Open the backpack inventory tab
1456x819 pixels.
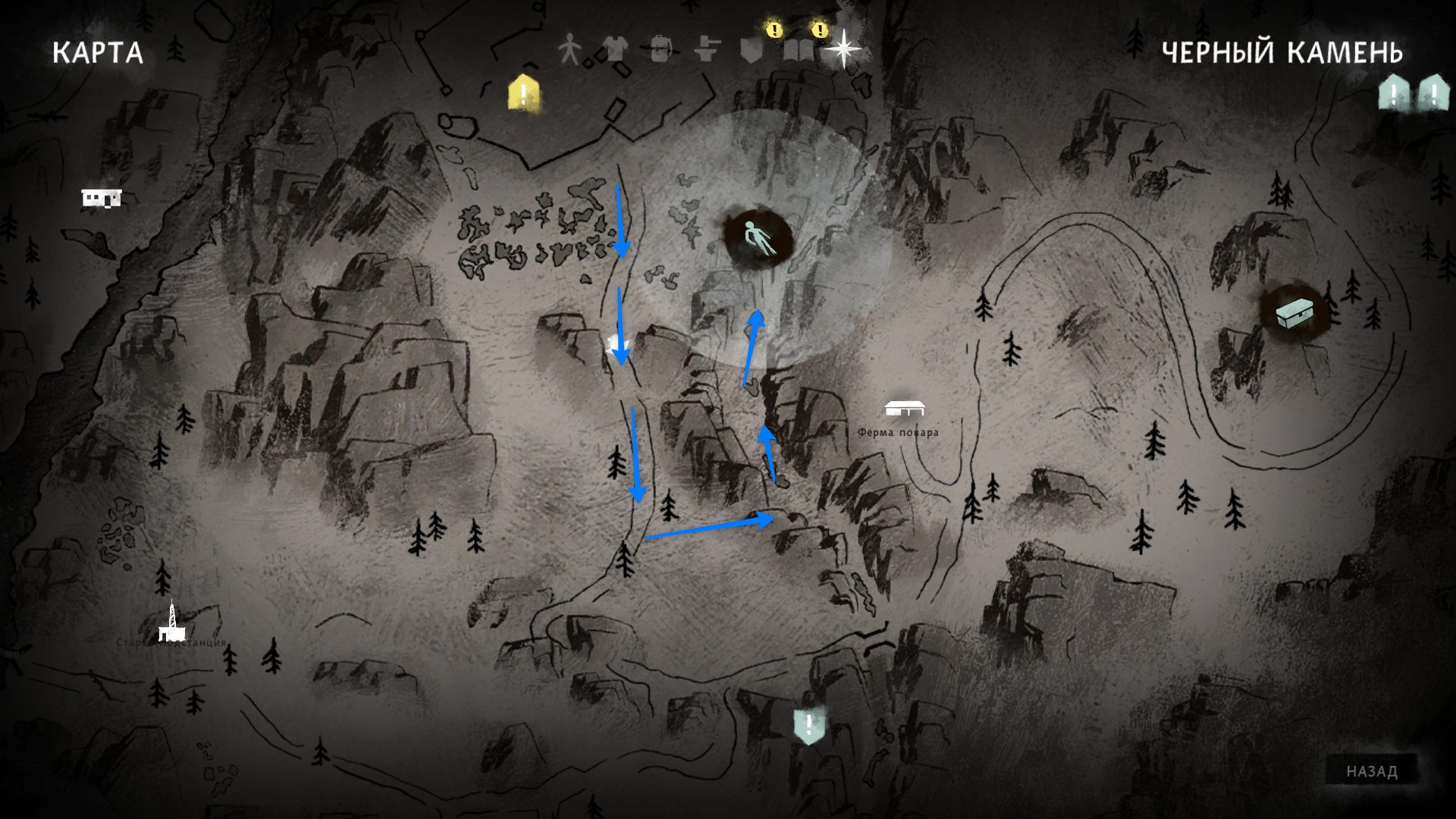(661, 50)
